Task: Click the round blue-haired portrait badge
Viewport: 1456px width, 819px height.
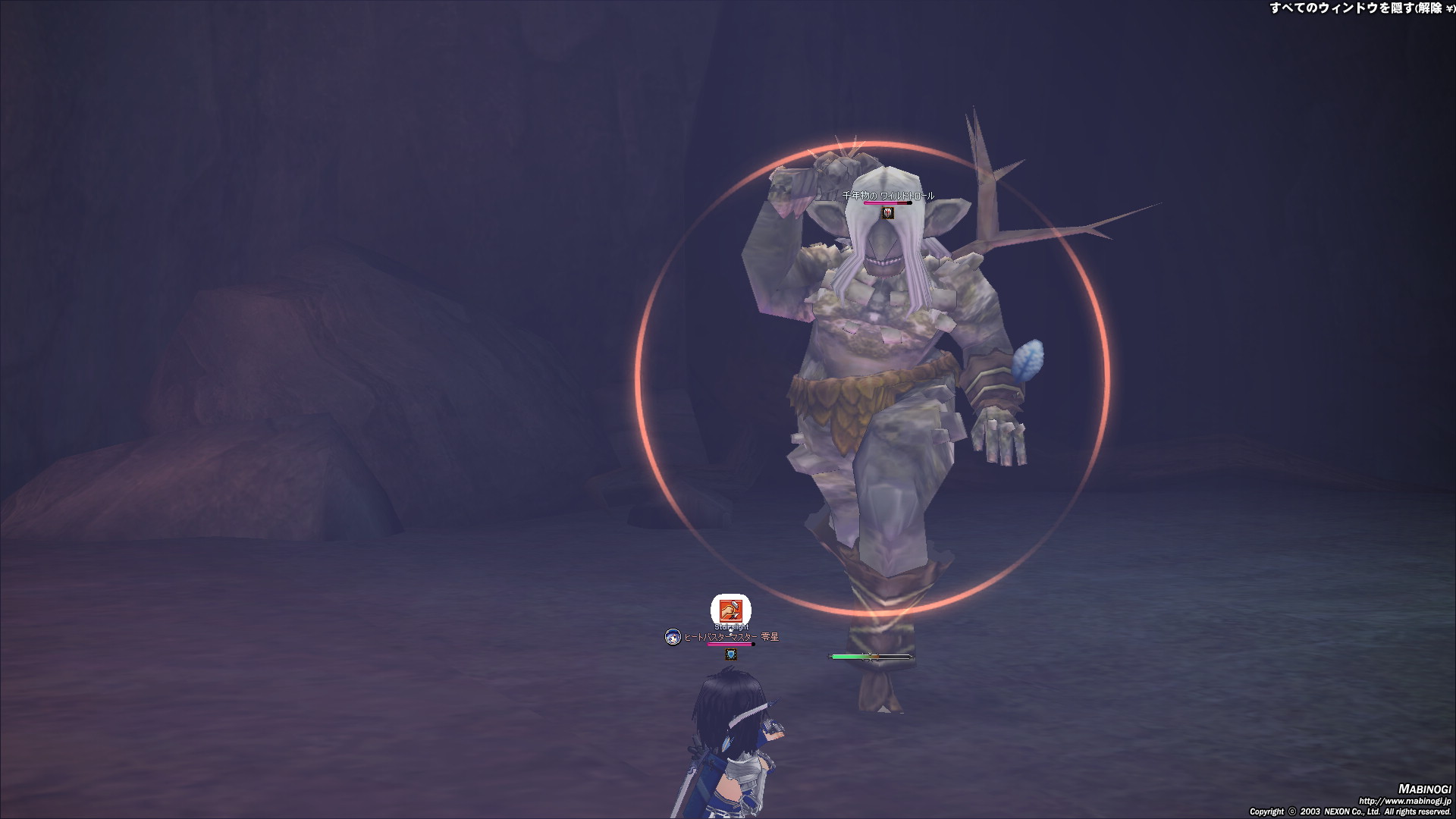Action: click(673, 637)
